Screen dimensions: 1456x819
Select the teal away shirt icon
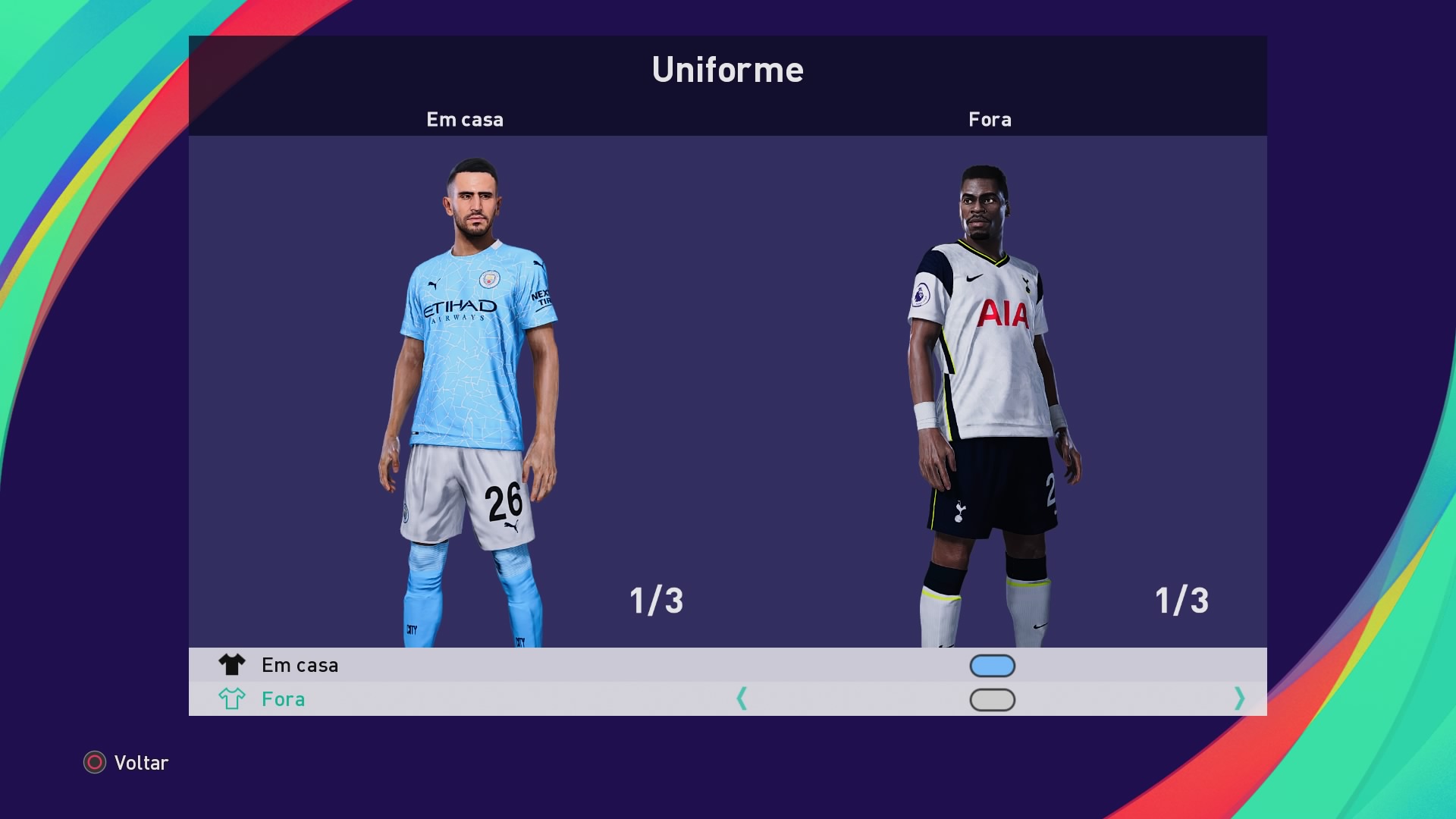tap(234, 699)
